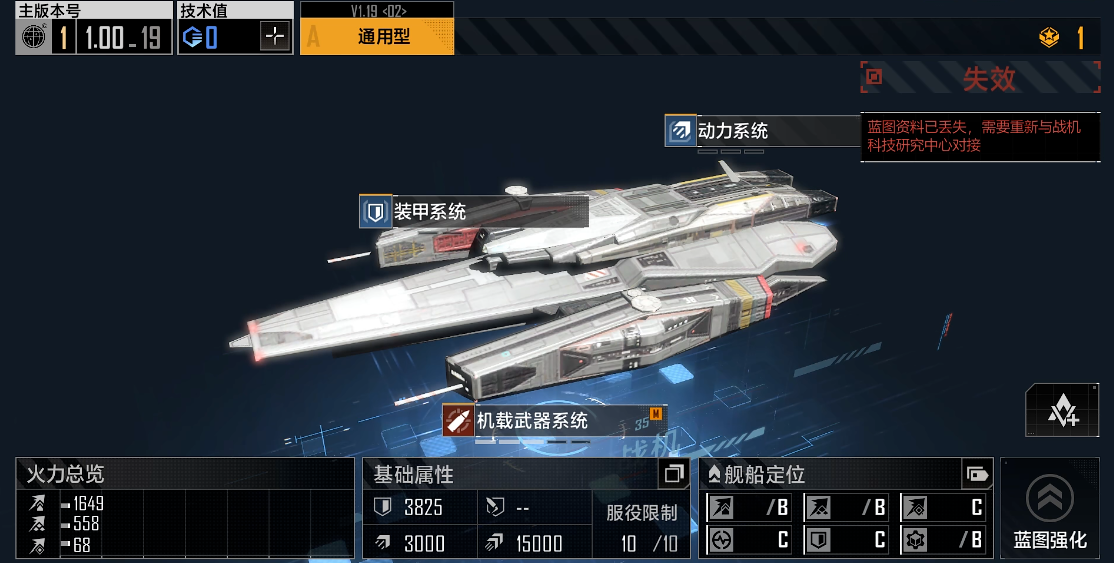
Task: Expand the 基础属性 panel via its window icon
Action: pos(675,473)
